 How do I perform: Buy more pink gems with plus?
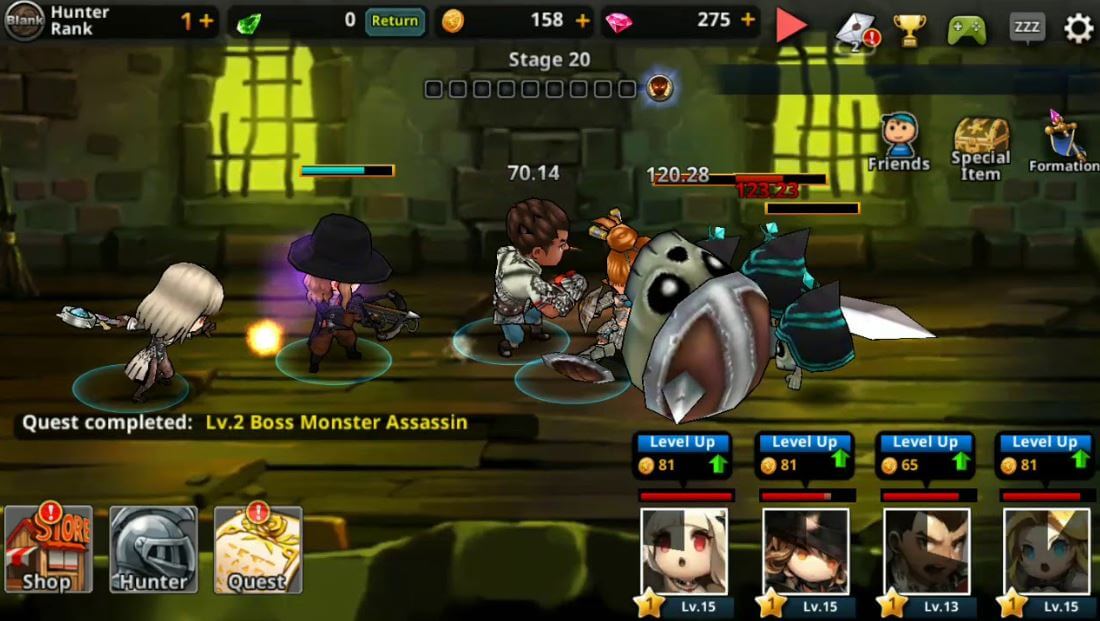tap(747, 21)
